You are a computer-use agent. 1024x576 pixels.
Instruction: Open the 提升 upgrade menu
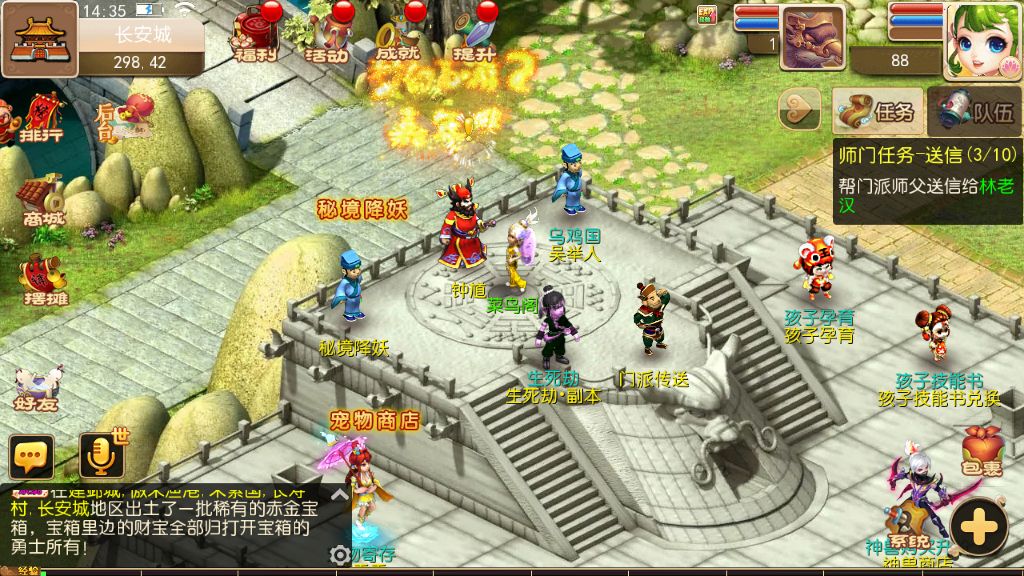475,37
